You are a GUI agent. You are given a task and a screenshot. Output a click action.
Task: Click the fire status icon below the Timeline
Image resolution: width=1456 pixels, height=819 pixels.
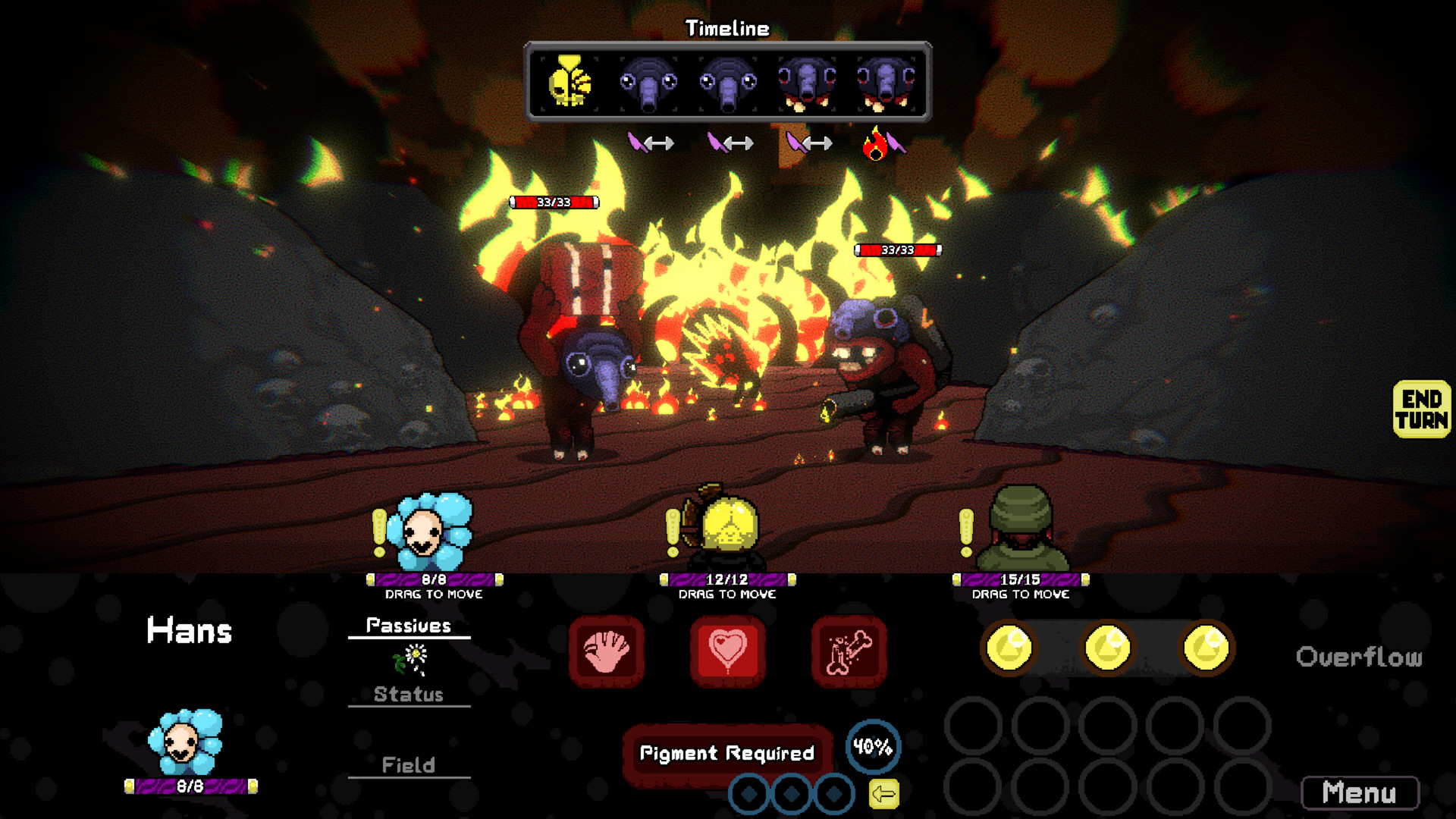(876, 143)
